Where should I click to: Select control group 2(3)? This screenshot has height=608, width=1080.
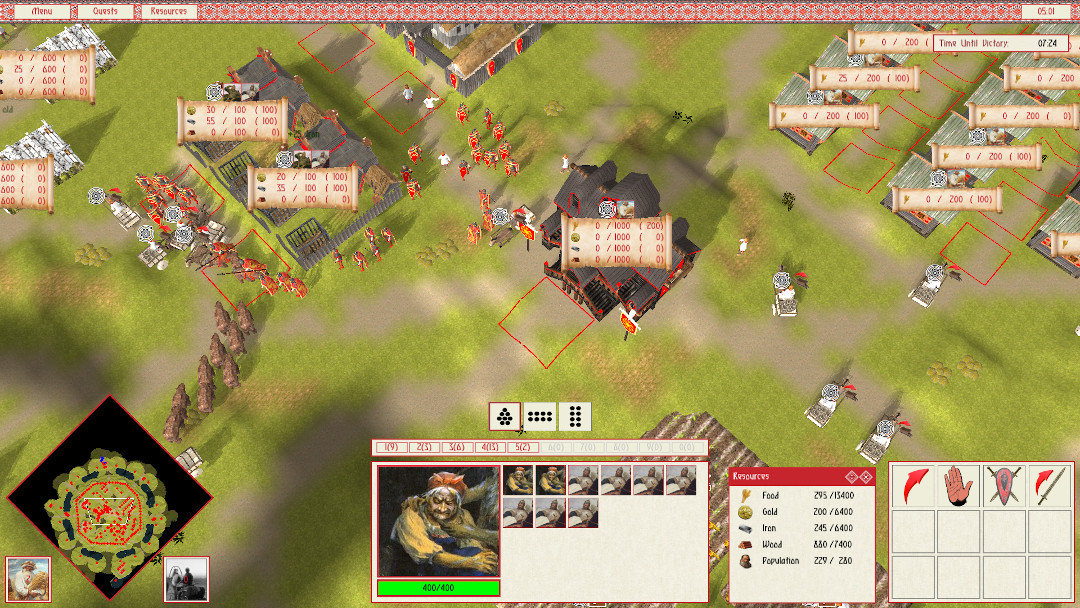(x=424, y=447)
